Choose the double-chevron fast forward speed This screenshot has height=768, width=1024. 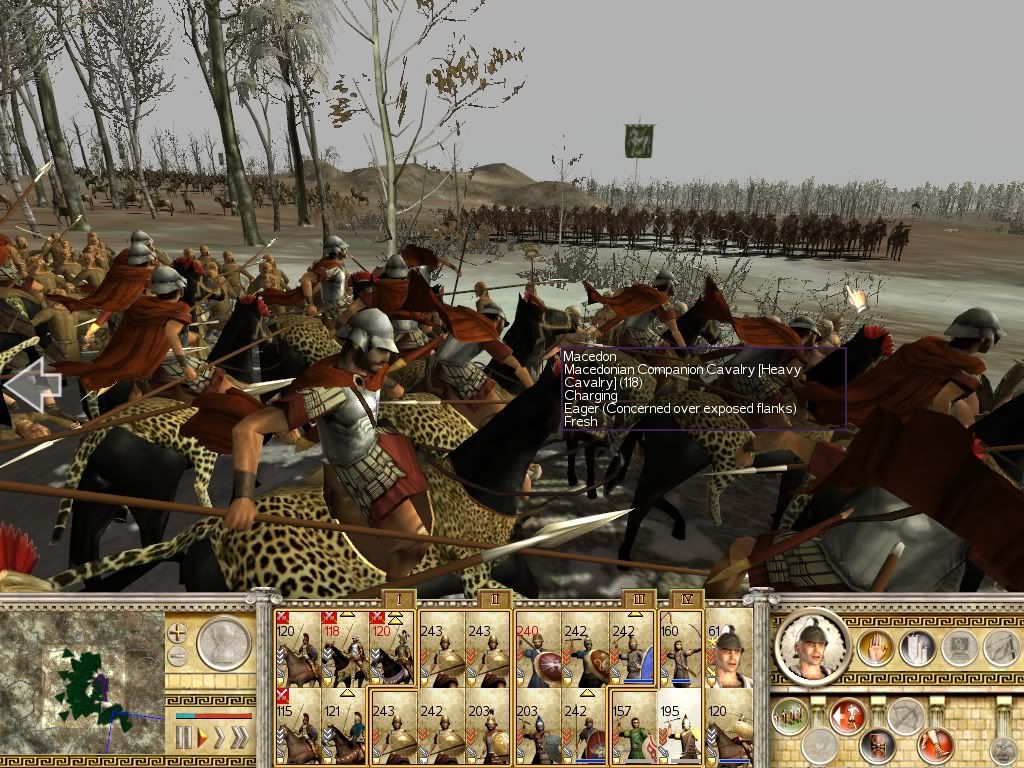pyautogui.click(x=238, y=739)
